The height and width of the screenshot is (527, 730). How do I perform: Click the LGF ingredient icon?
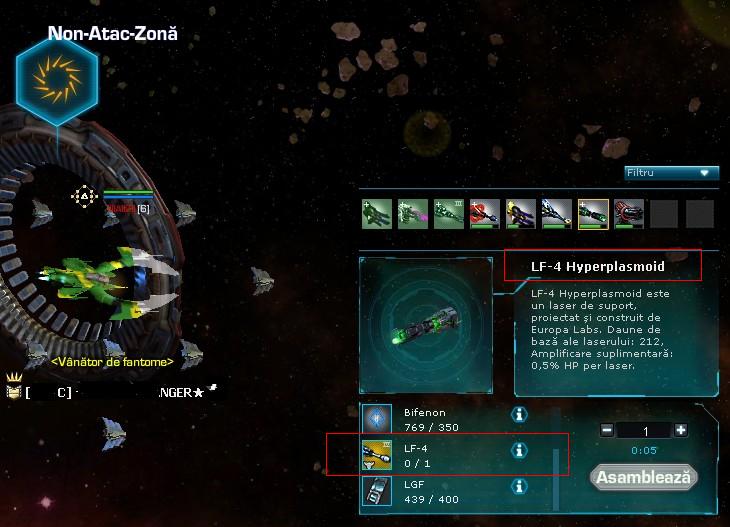pos(376,490)
